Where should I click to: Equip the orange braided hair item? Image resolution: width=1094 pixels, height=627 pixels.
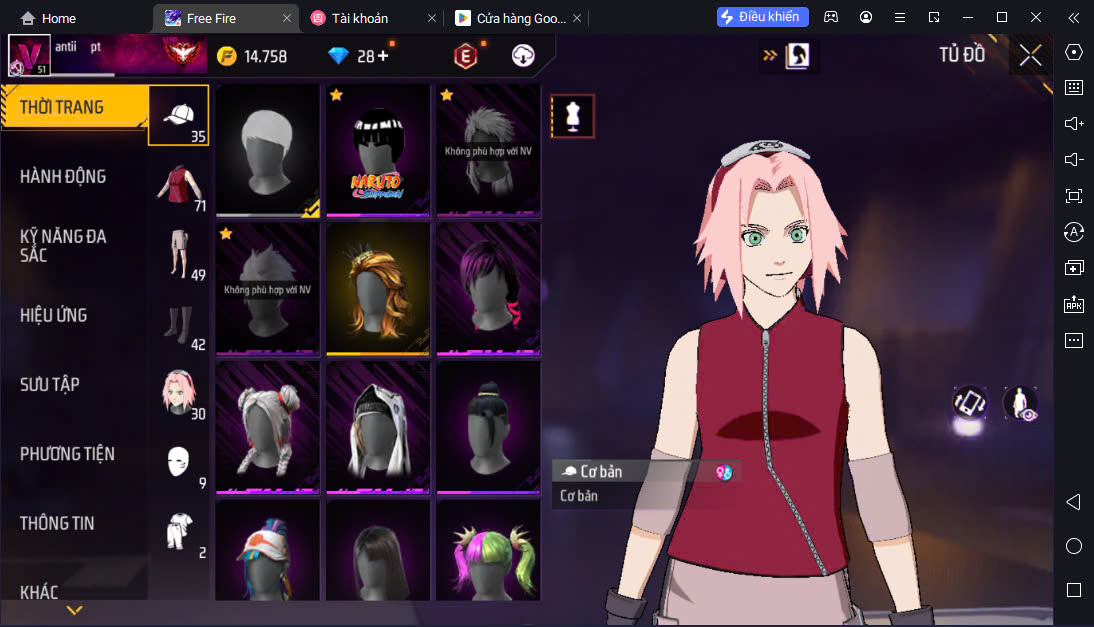[x=377, y=288]
